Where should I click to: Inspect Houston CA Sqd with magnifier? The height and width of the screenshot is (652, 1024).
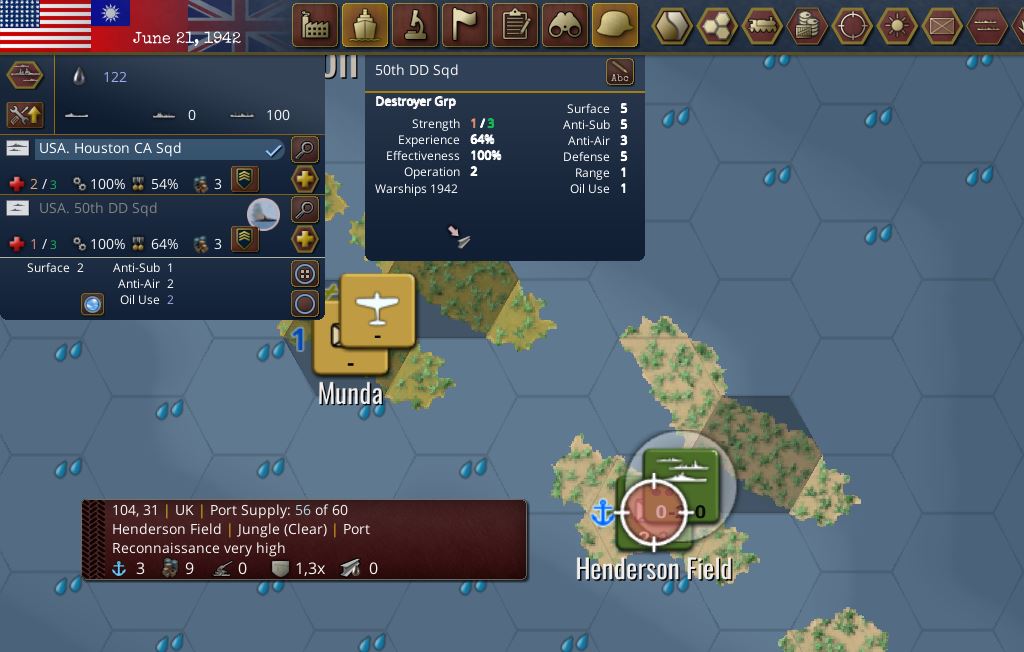pos(304,150)
